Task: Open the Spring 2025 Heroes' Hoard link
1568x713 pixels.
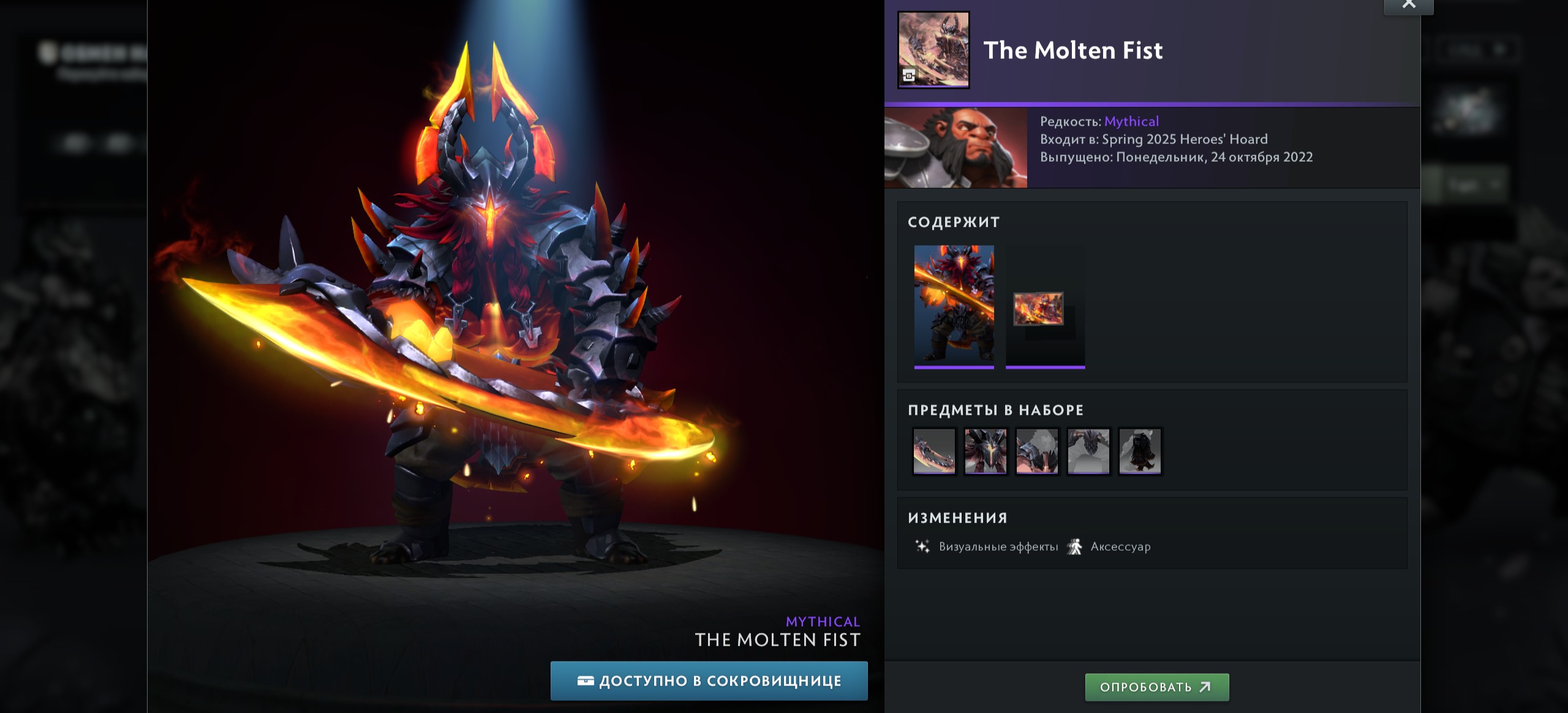Action: [1185, 139]
